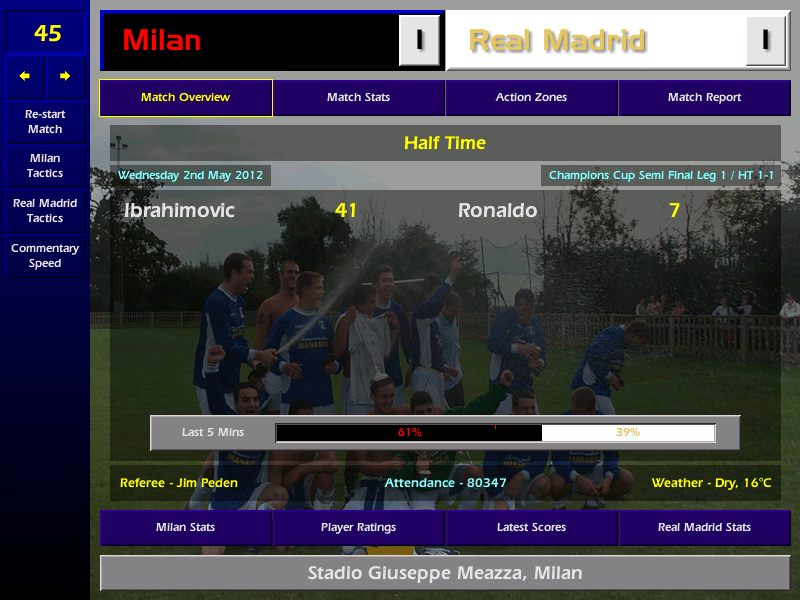
Task: Show the Action Zones tab
Action: [x=531, y=98]
